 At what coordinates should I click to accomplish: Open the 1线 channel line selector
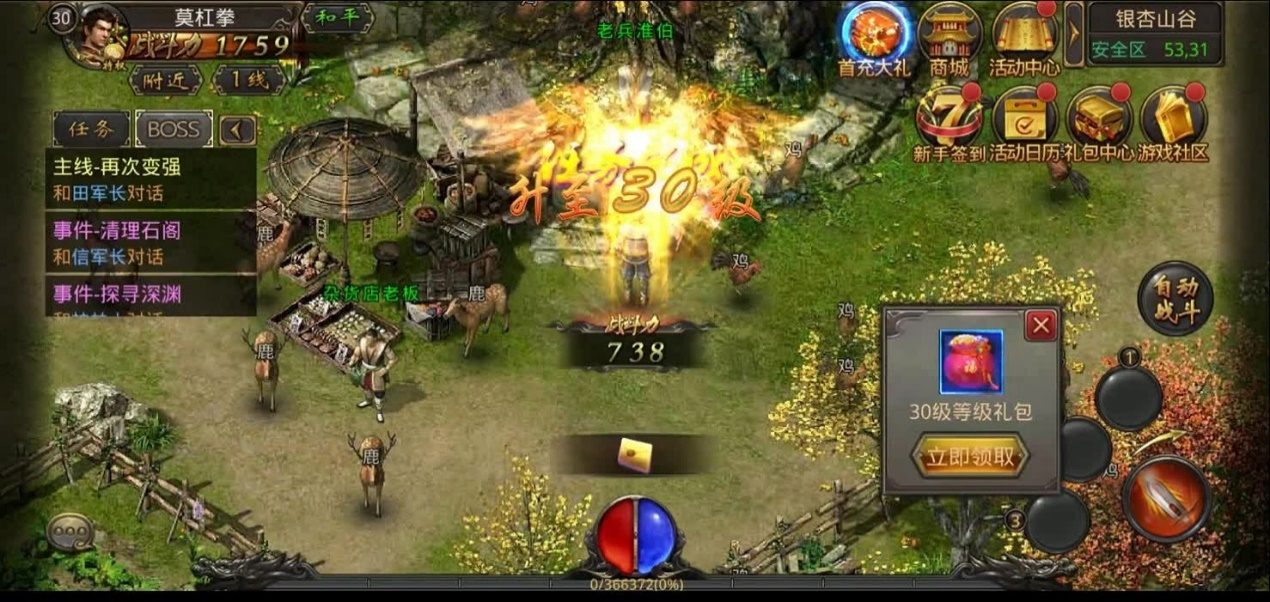(x=246, y=81)
